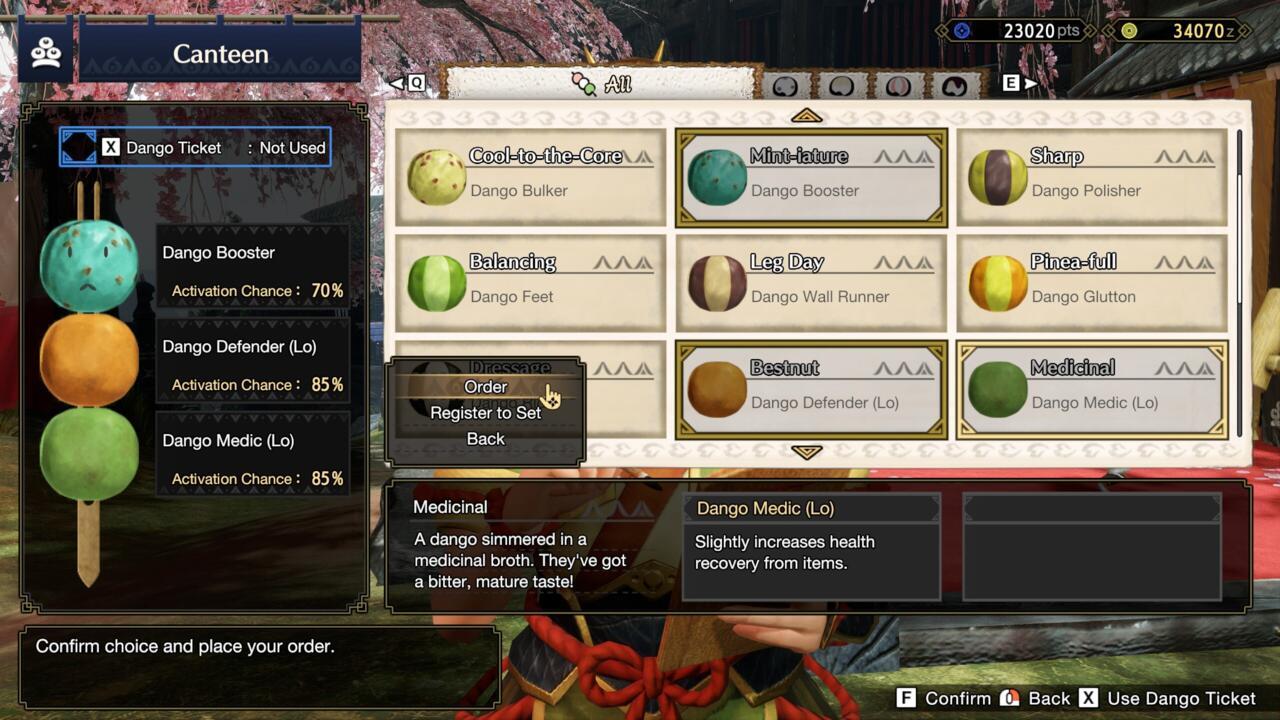The height and width of the screenshot is (720, 1280).
Task: Choose Order from the popup menu
Action: point(485,387)
